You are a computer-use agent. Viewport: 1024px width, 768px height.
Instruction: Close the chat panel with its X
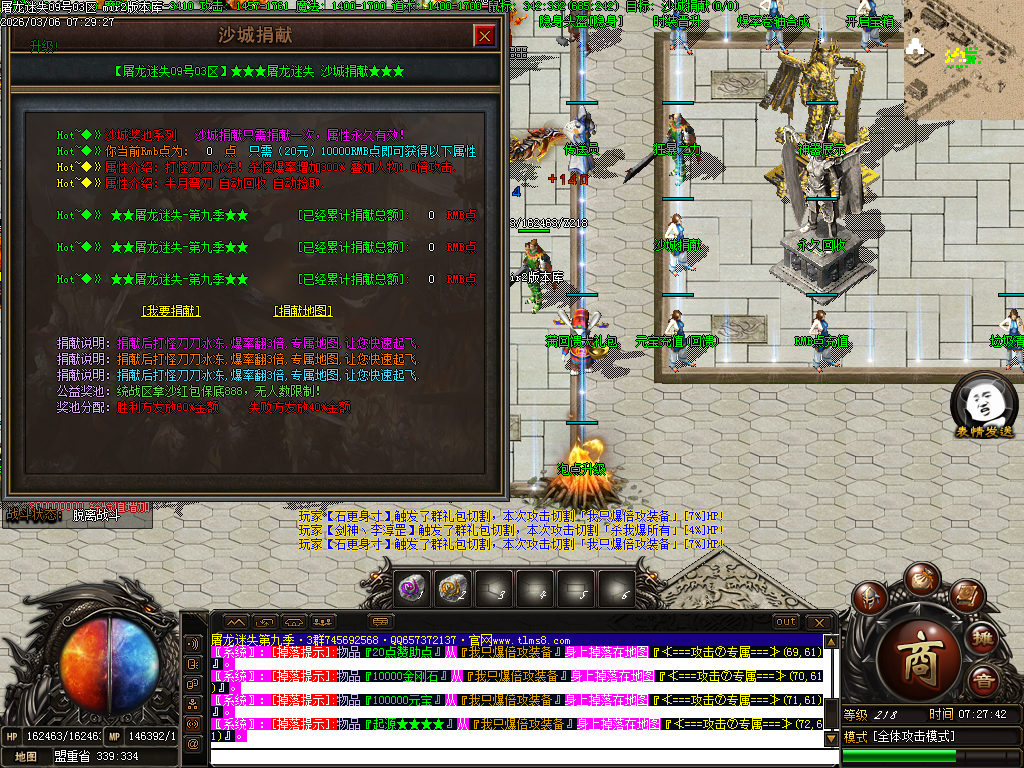820,622
